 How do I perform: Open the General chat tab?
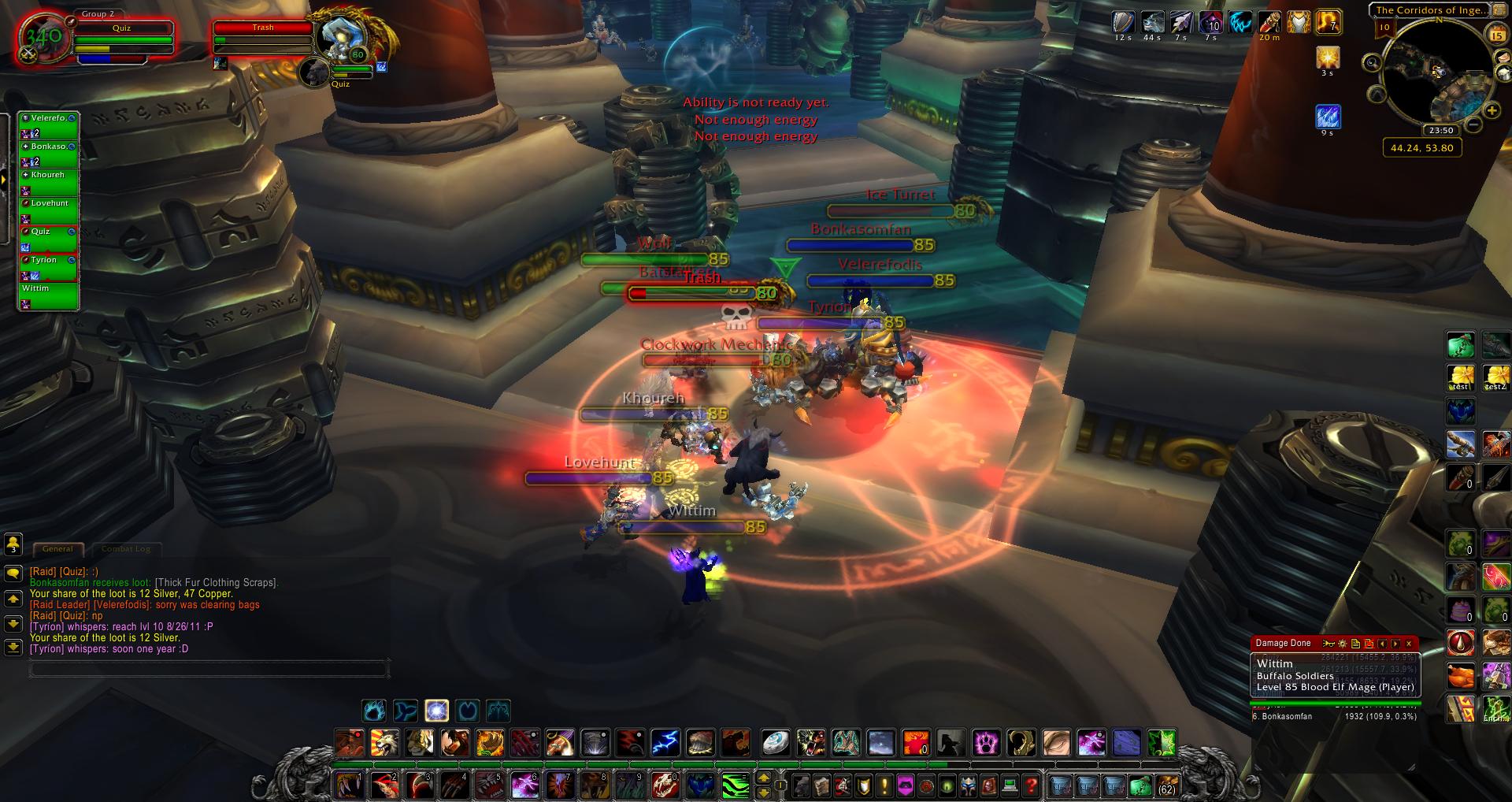(x=57, y=549)
